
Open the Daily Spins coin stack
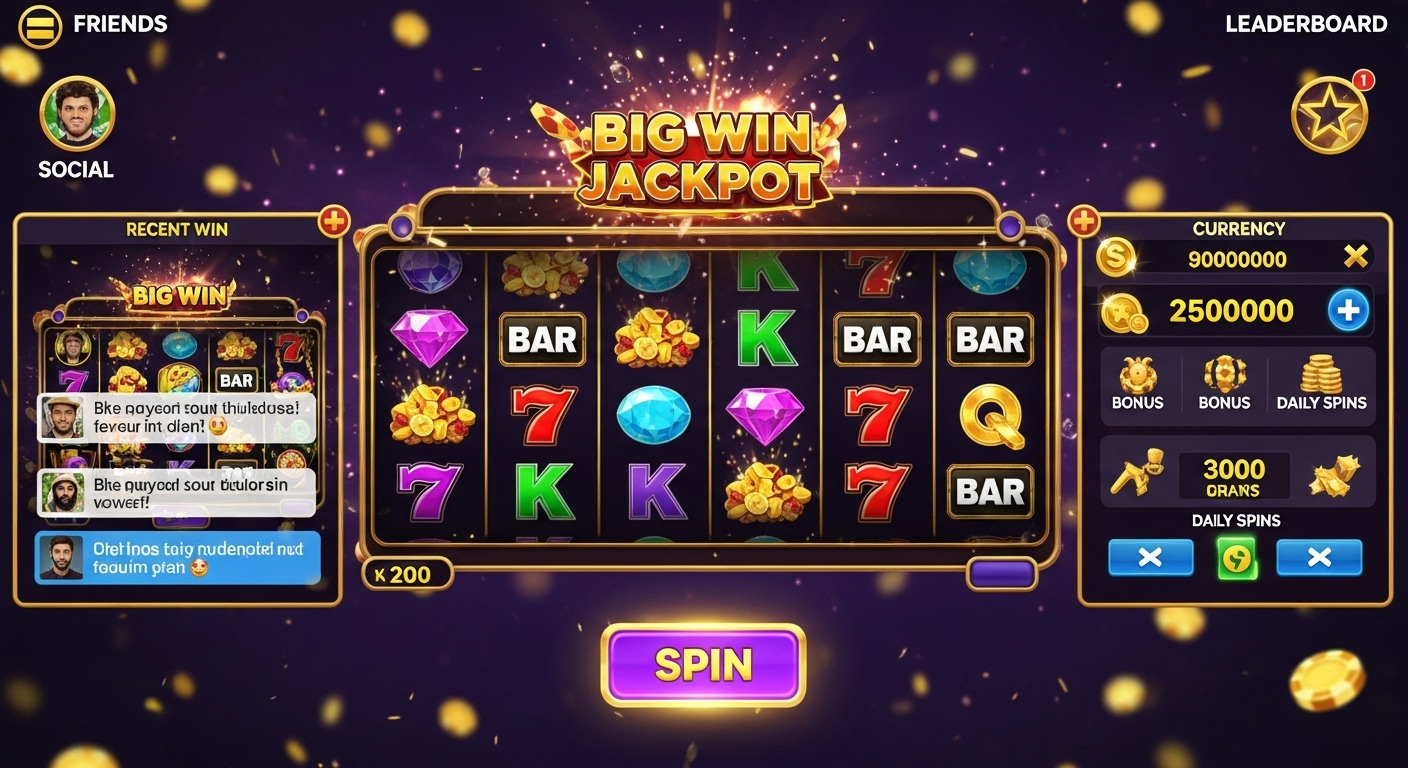click(x=1321, y=383)
